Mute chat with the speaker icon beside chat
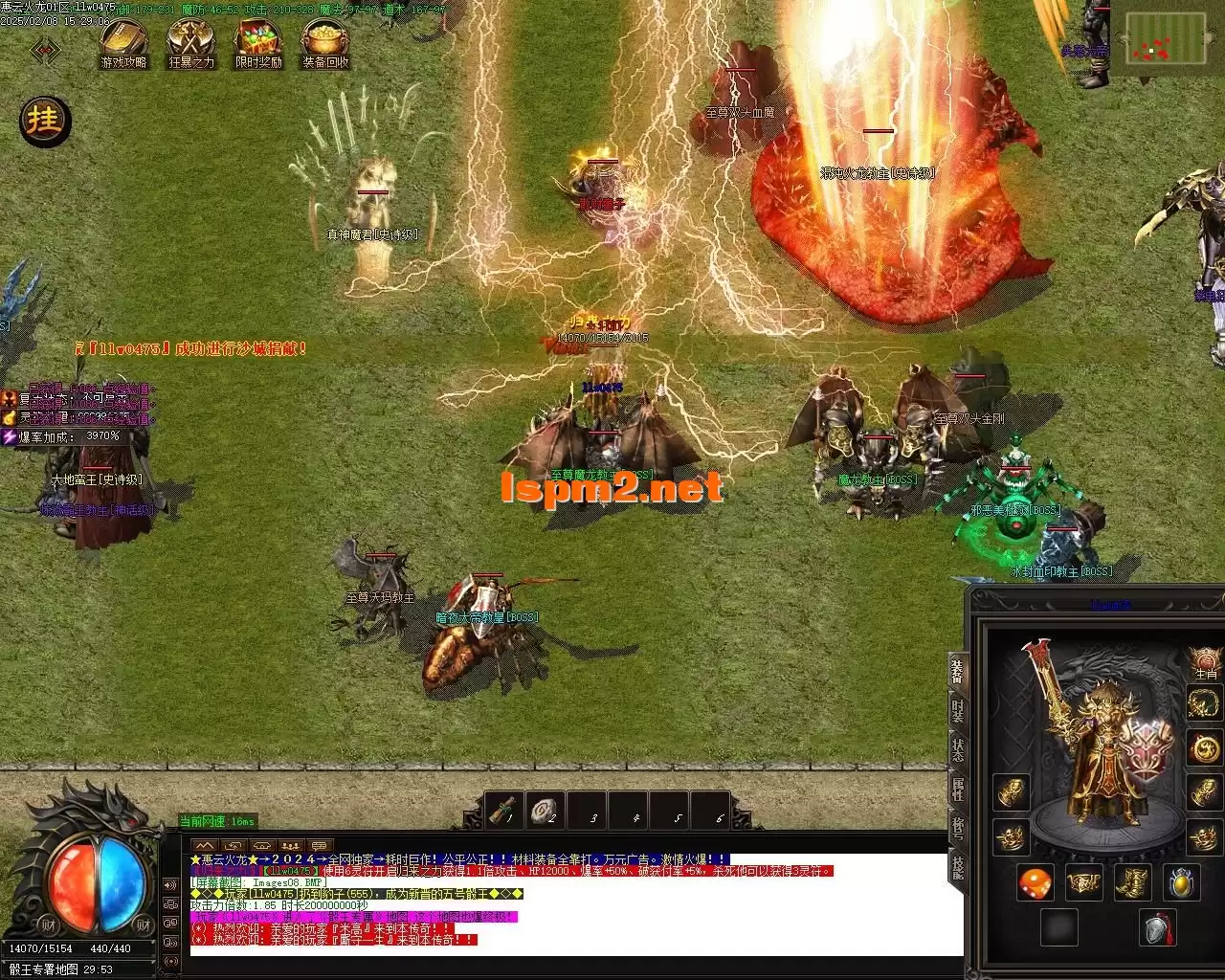The height and width of the screenshot is (980, 1225). click(x=170, y=884)
